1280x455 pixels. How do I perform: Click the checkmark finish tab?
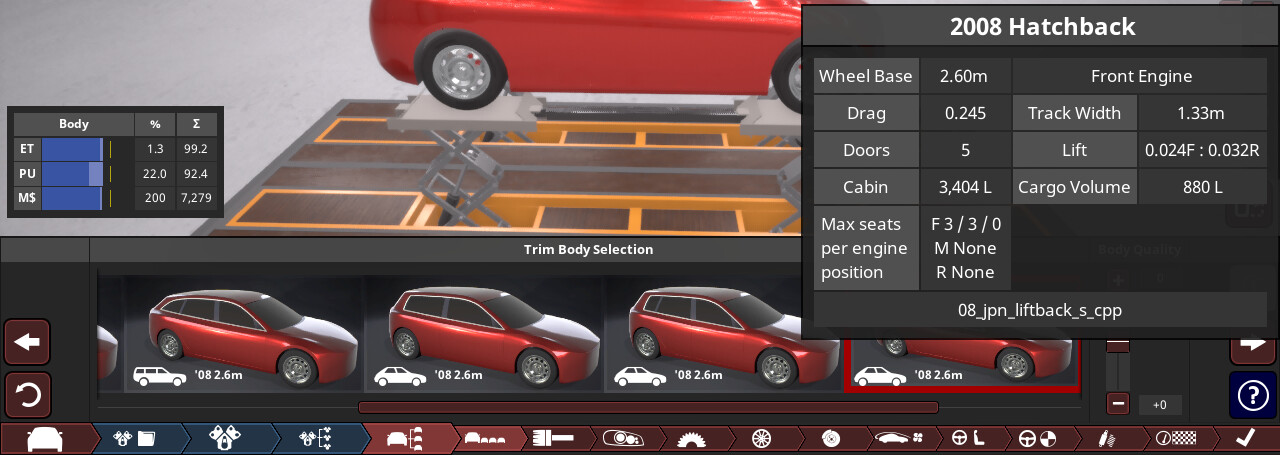[x=1244, y=438]
